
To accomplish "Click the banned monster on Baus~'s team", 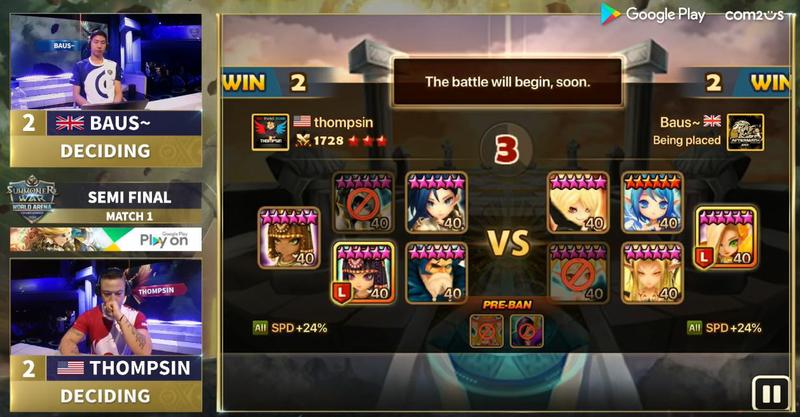I will point(578,273).
